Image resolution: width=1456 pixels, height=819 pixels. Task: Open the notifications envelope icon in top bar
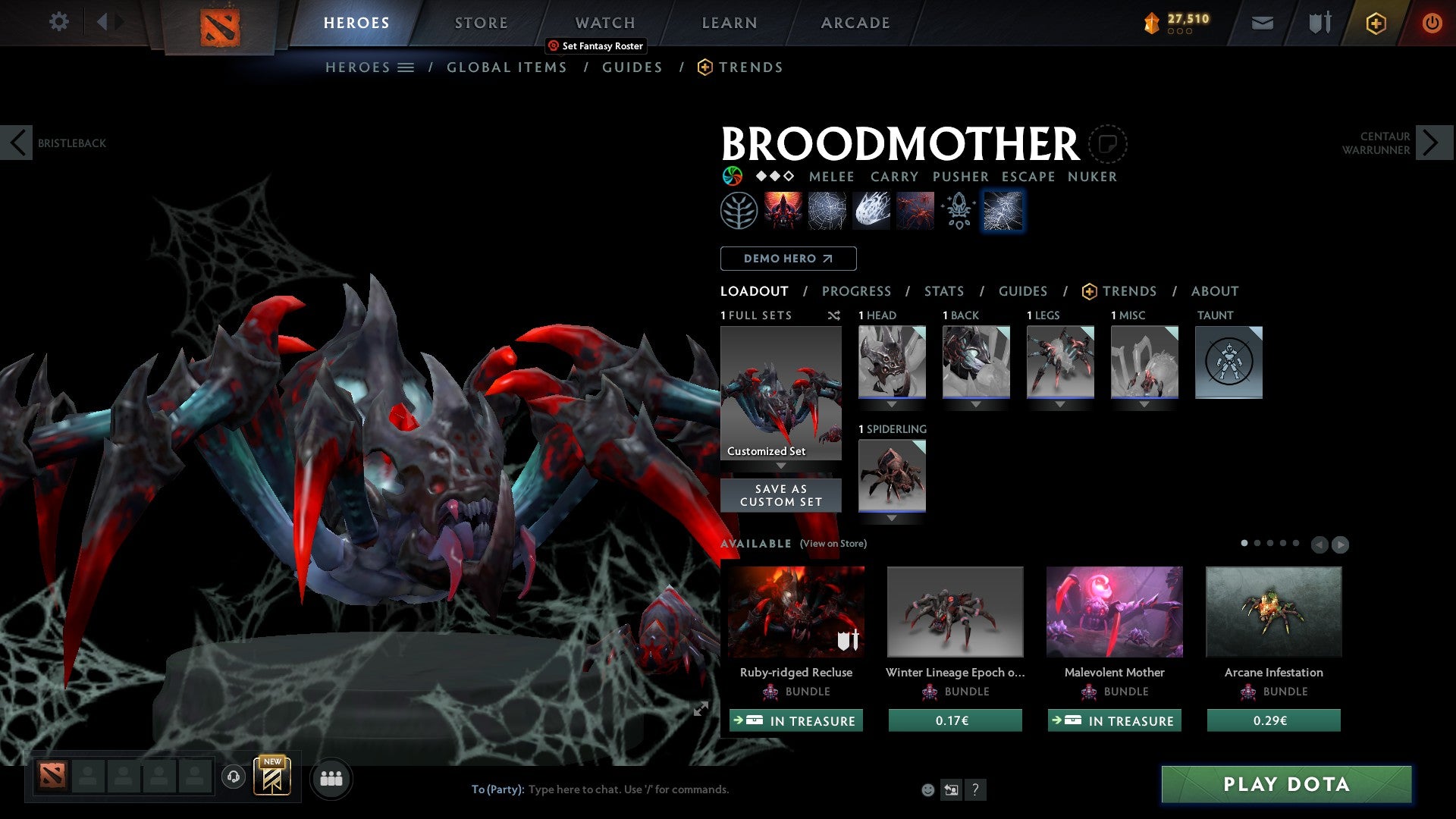1262,22
